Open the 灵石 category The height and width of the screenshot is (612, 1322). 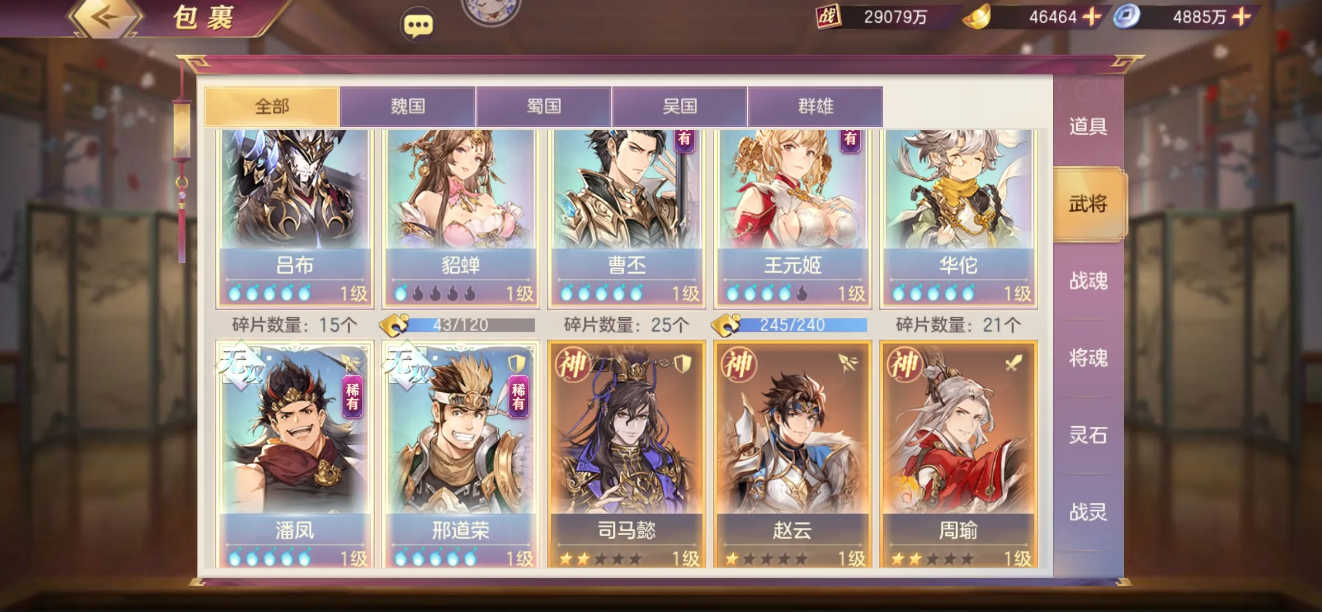1088,435
